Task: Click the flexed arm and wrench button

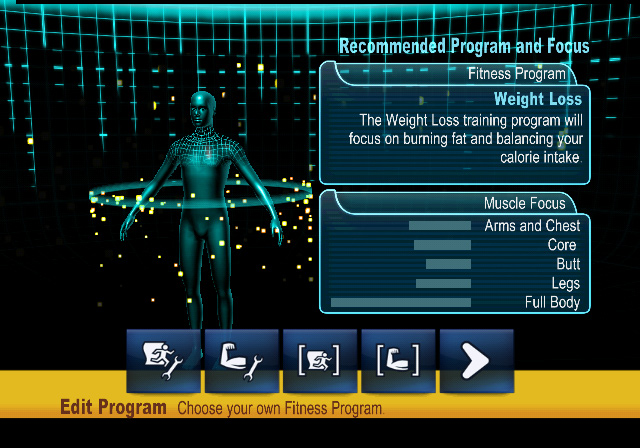Action: click(x=241, y=359)
